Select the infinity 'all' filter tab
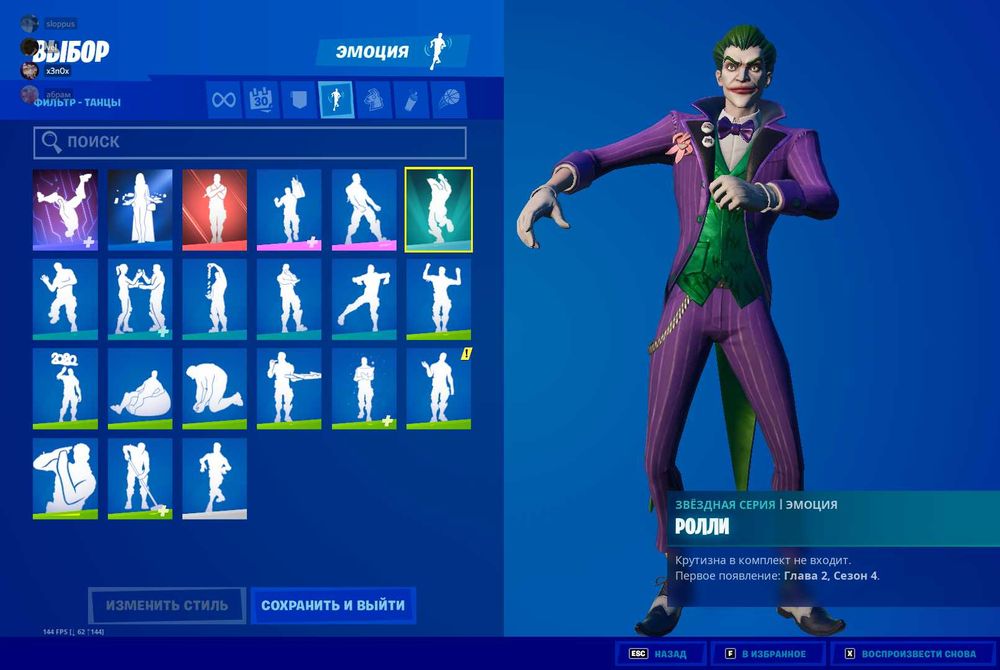The height and width of the screenshot is (670, 1000). pyautogui.click(x=224, y=100)
